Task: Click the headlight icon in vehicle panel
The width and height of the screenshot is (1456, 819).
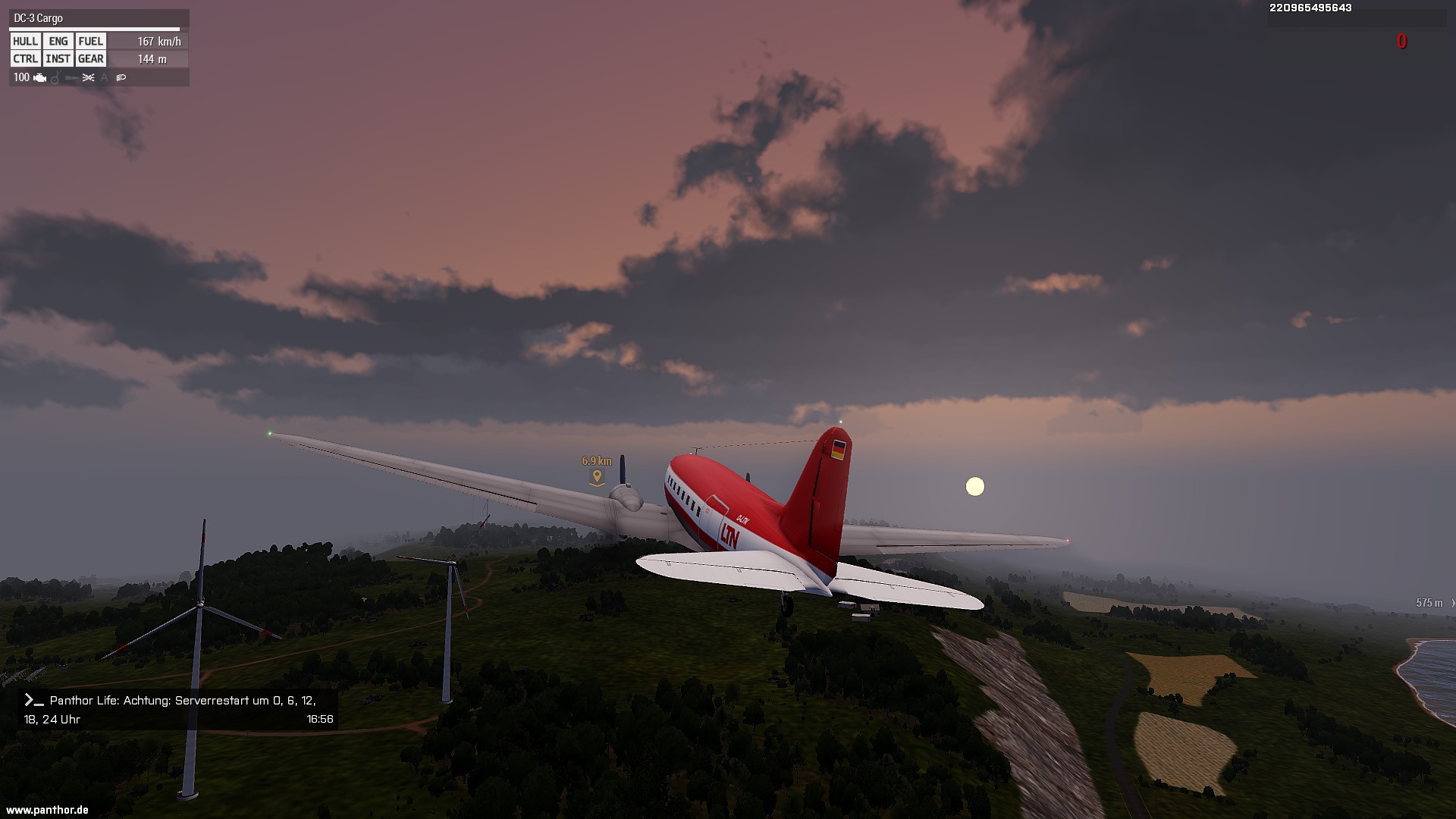Action: (x=121, y=77)
